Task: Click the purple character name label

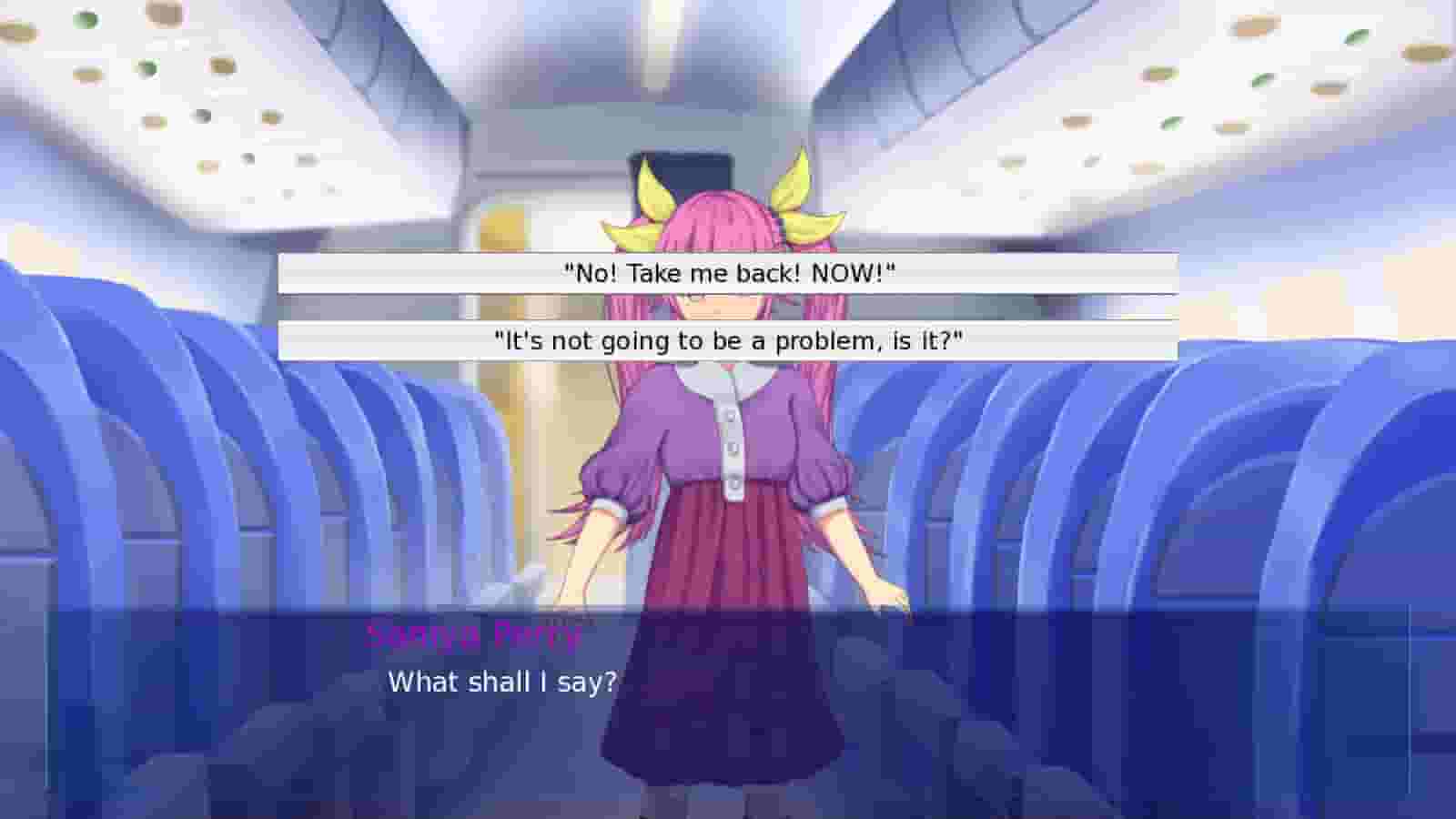Action: [x=473, y=635]
